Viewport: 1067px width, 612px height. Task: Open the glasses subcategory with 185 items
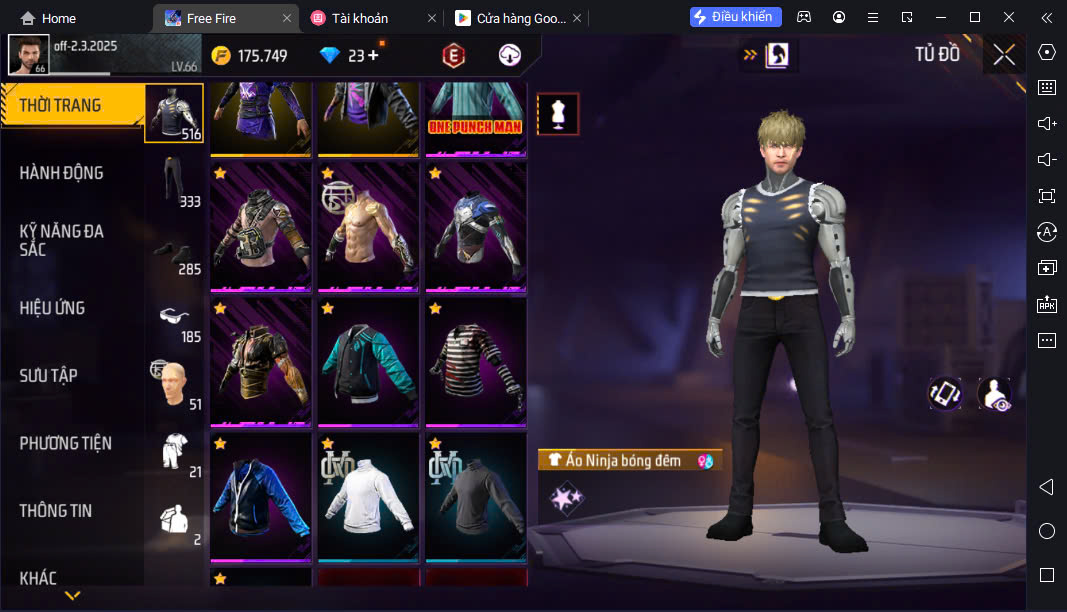[175, 317]
